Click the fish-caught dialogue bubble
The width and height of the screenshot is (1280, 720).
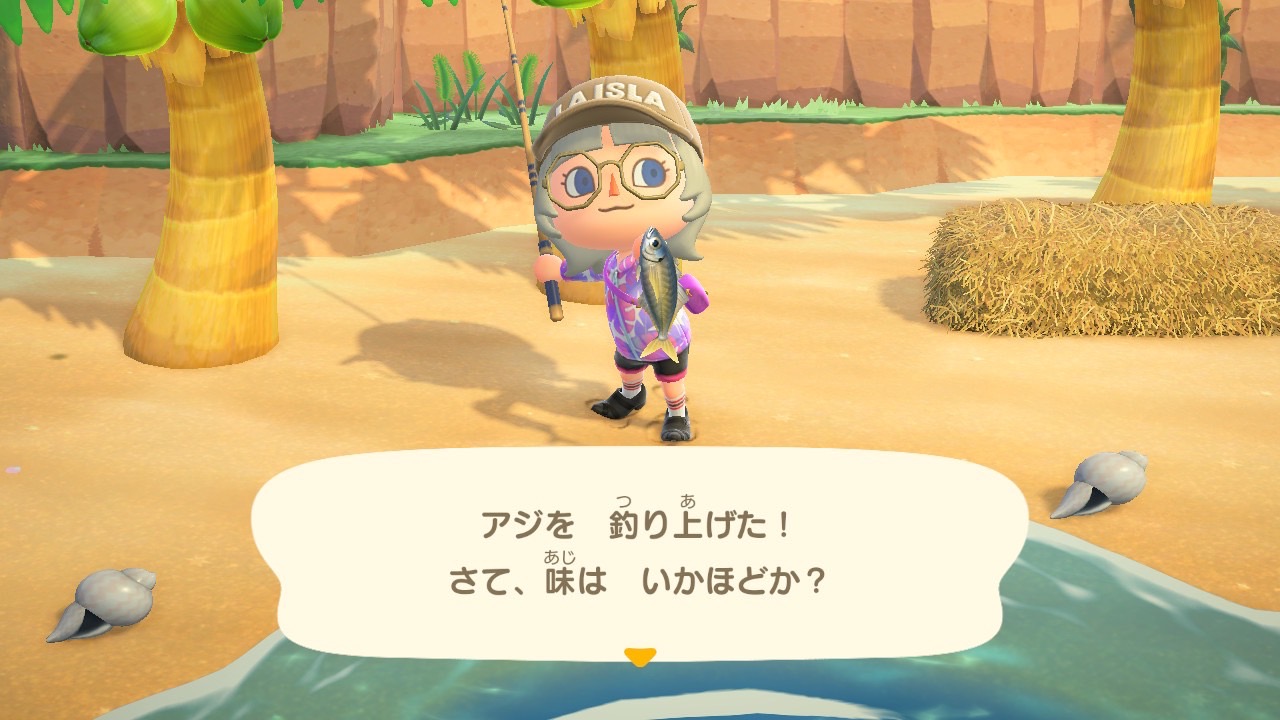click(x=640, y=551)
